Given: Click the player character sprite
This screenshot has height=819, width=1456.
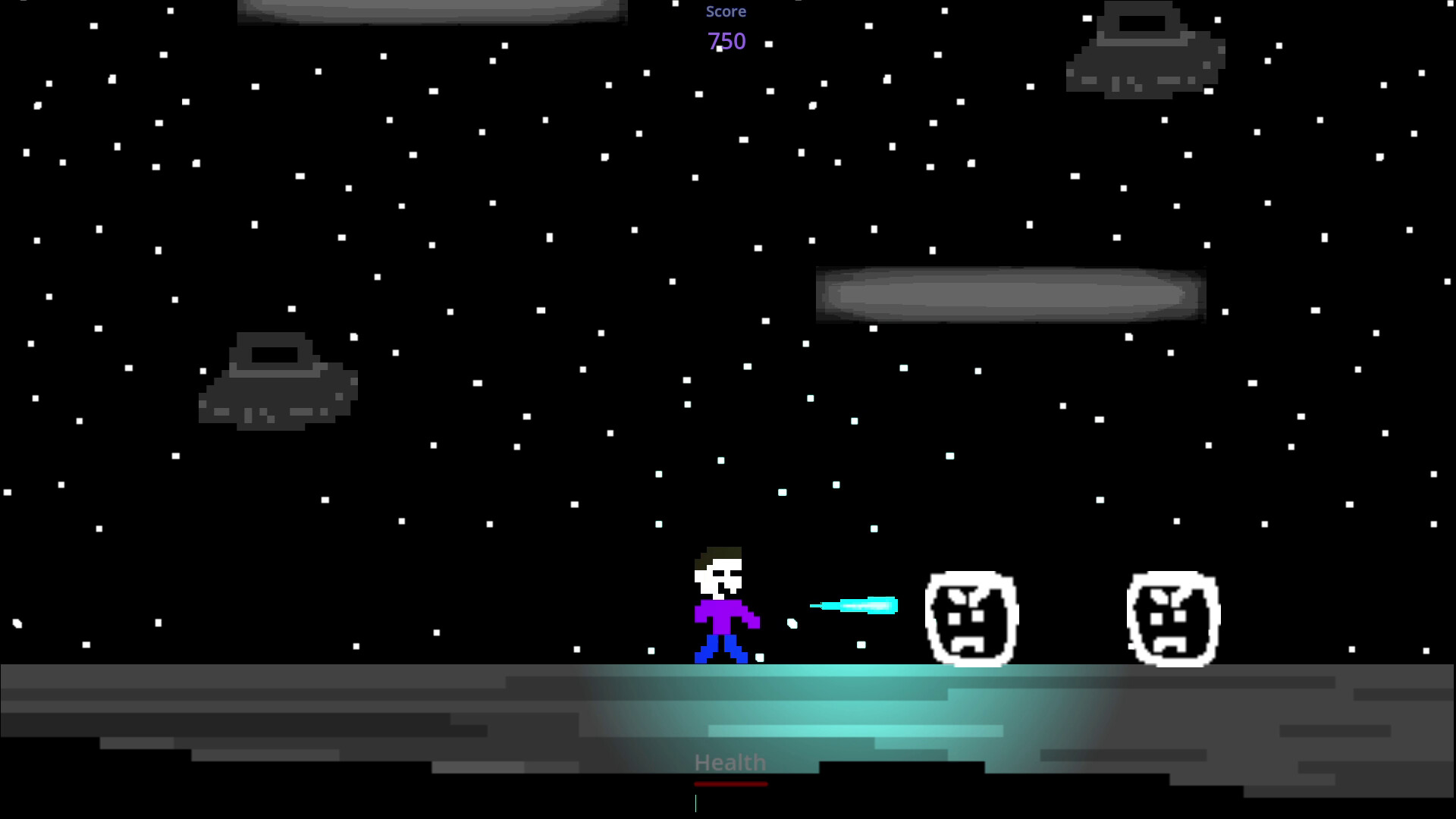Looking at the screenshot, I should point(720,607).
